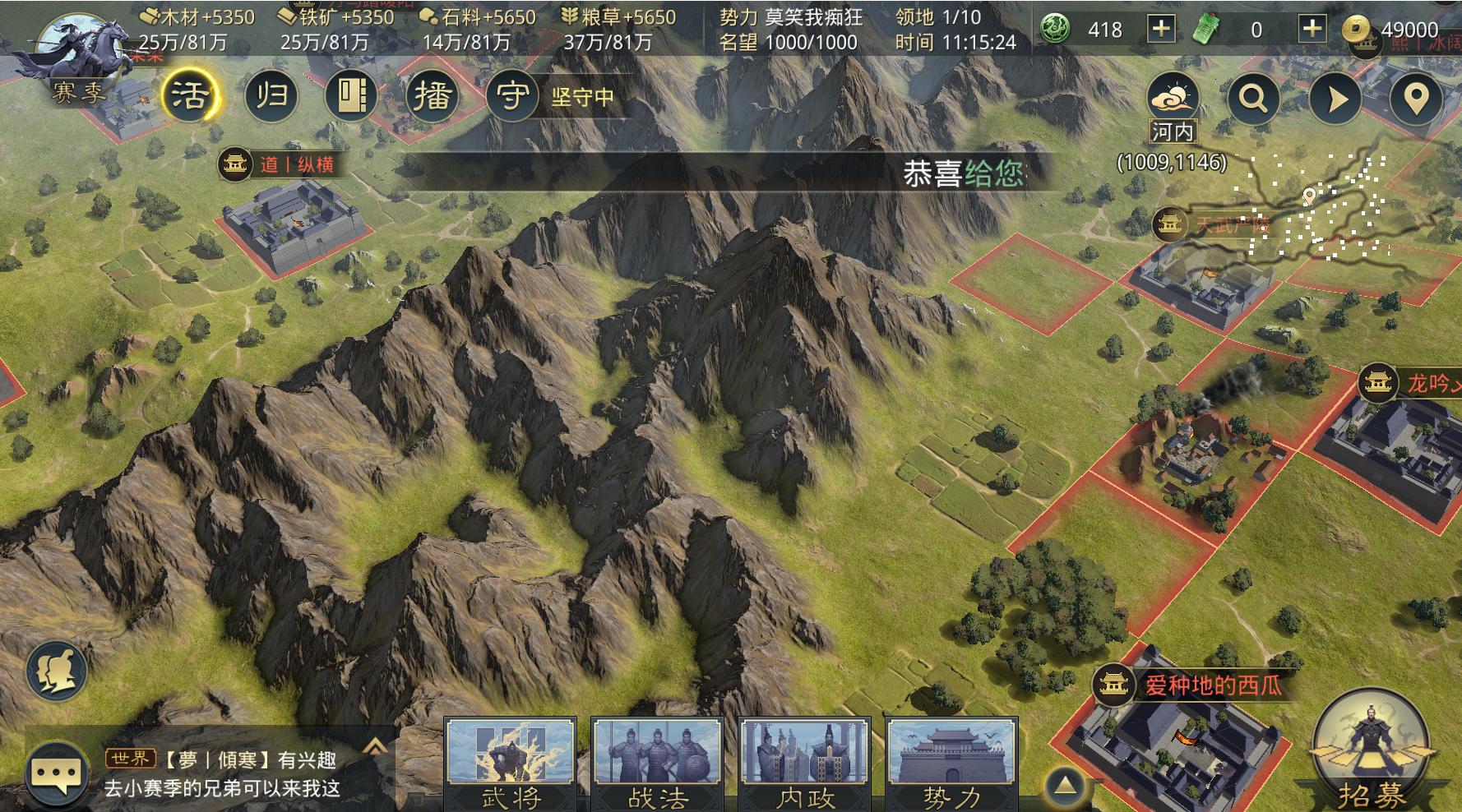Open the location pin marker button
Screen dimensions: 1462x812
point(1414,99)
